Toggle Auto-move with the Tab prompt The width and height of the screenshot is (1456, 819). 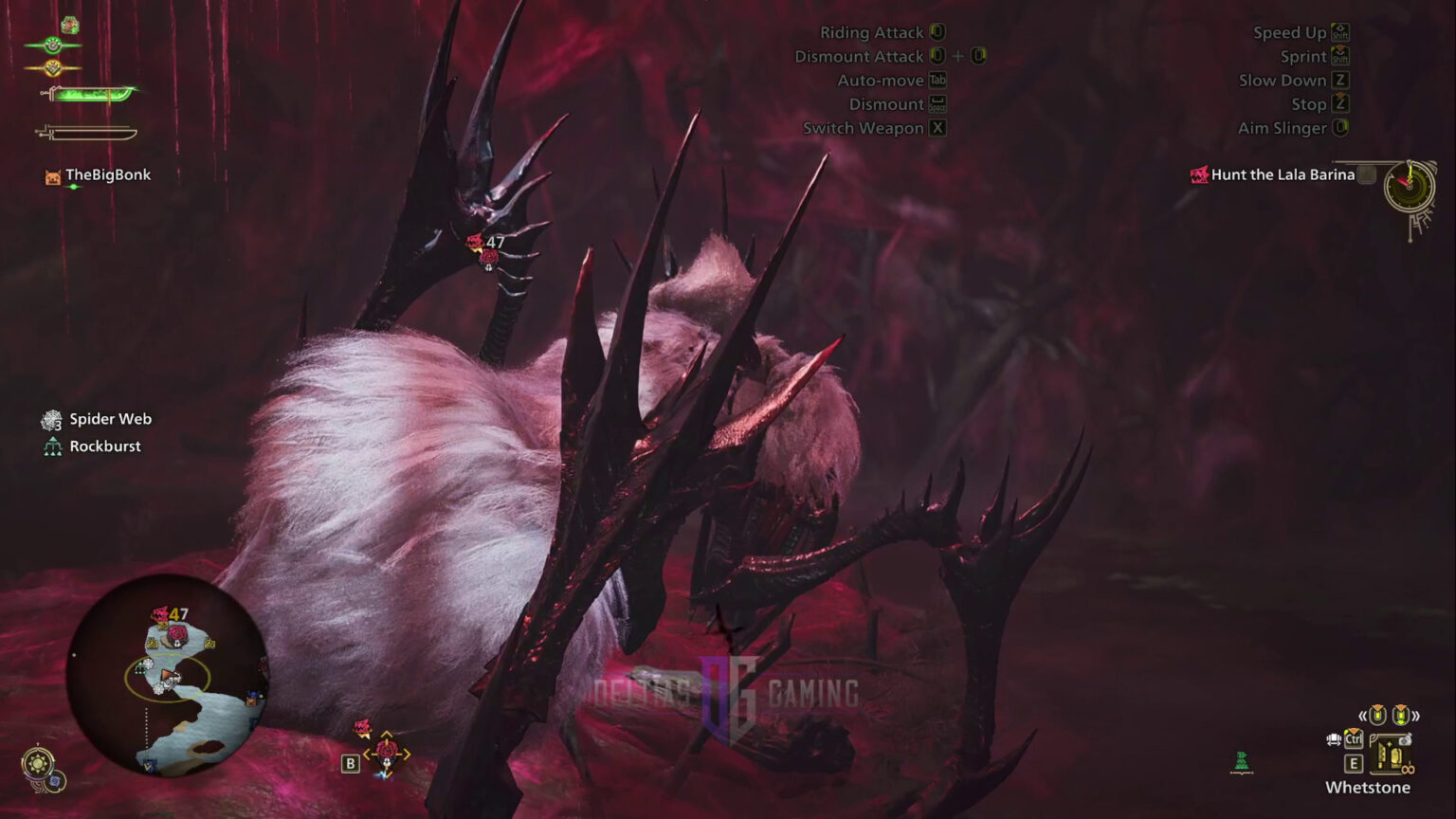pos(936,80)
